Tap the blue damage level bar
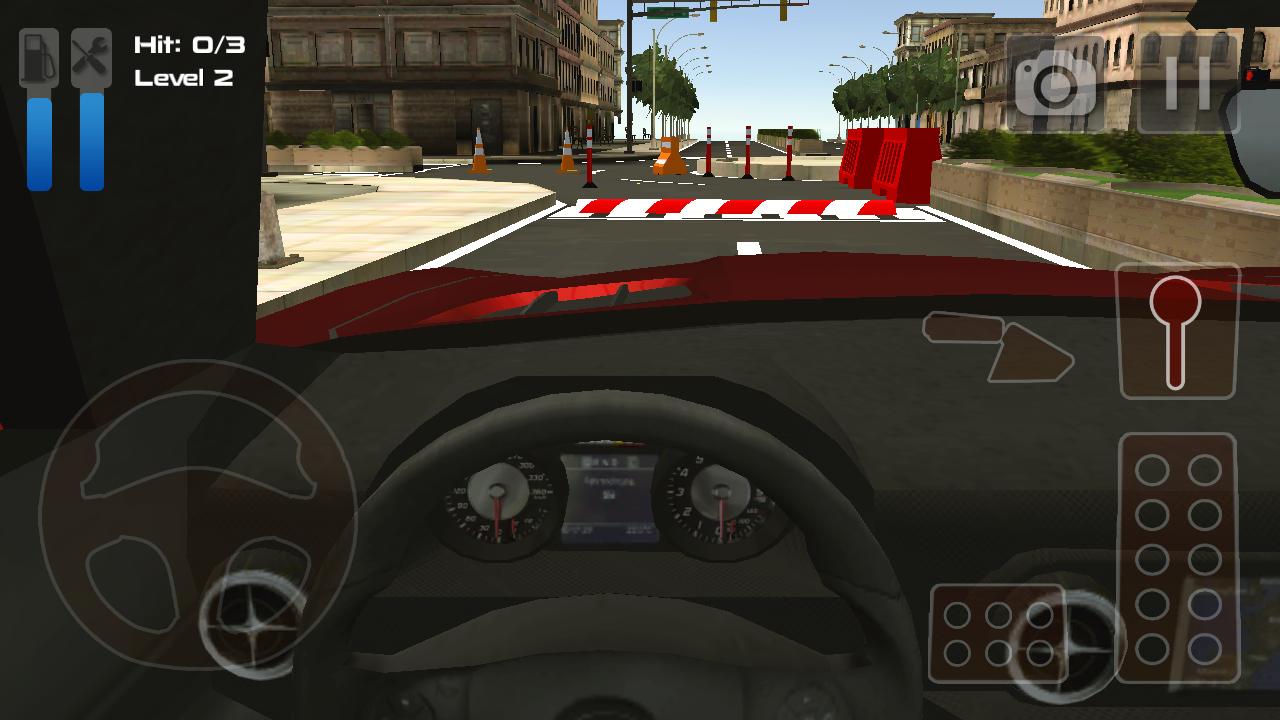This screenshot has height=720, width=1280. coord(90,140)
